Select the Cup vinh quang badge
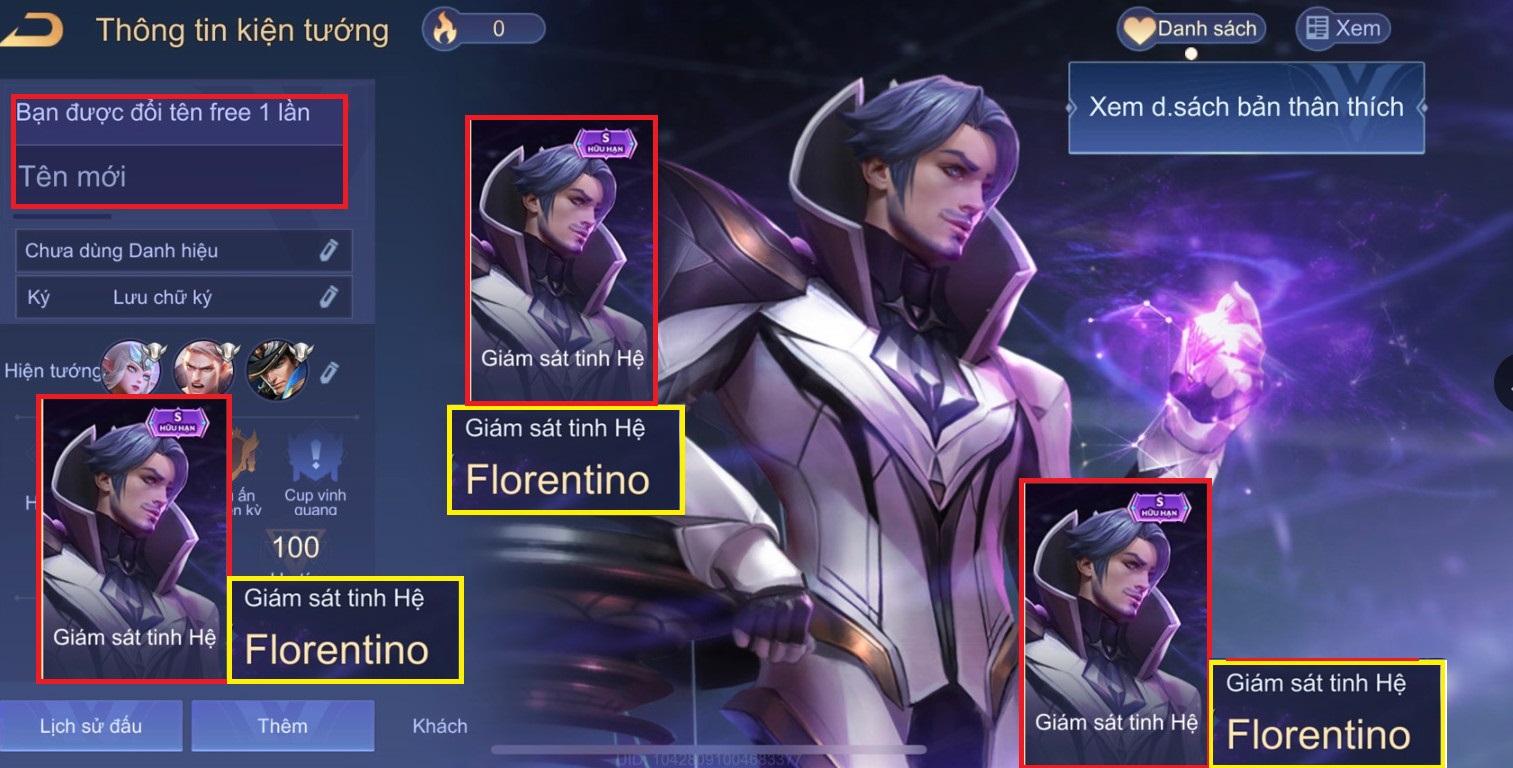Image resolution: width=1513 pixels, height=768 pixels. (x=314, y=470)
